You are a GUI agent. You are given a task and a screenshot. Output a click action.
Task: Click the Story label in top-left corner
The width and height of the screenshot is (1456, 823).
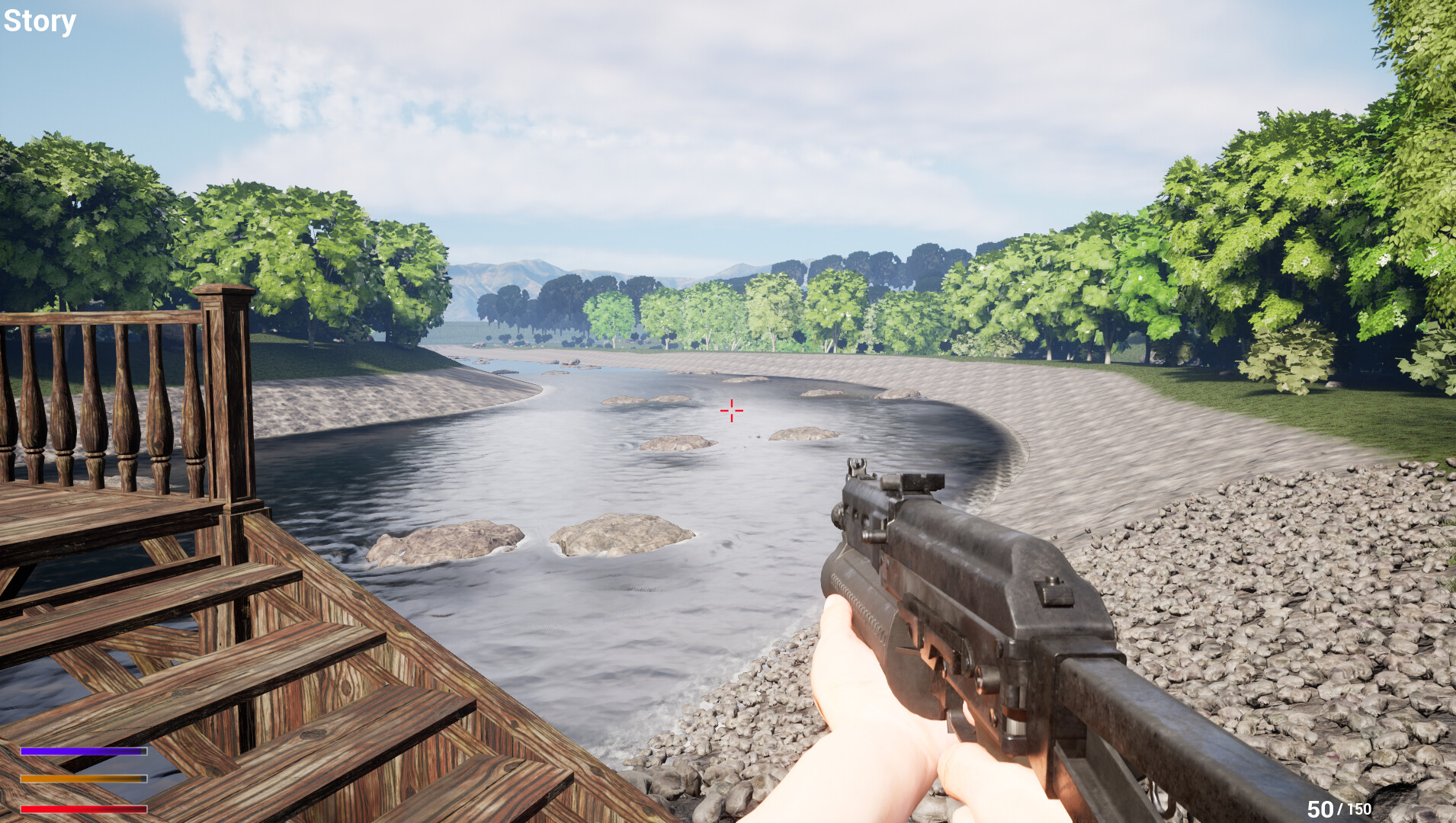tap(40, 21)
